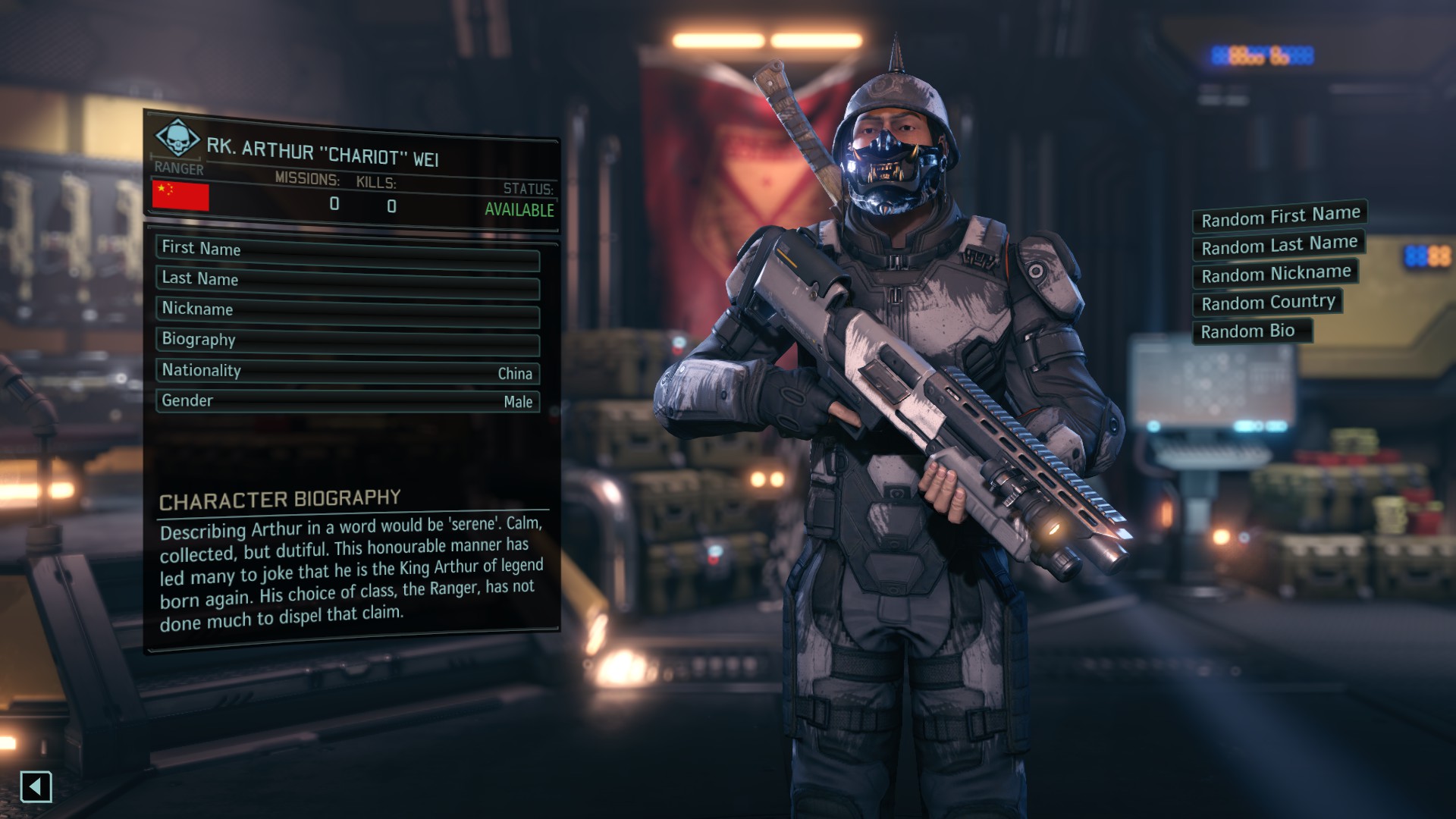Screen dimensions: 1456x819
Task: Toggle the Gender option
Action: 347,400
